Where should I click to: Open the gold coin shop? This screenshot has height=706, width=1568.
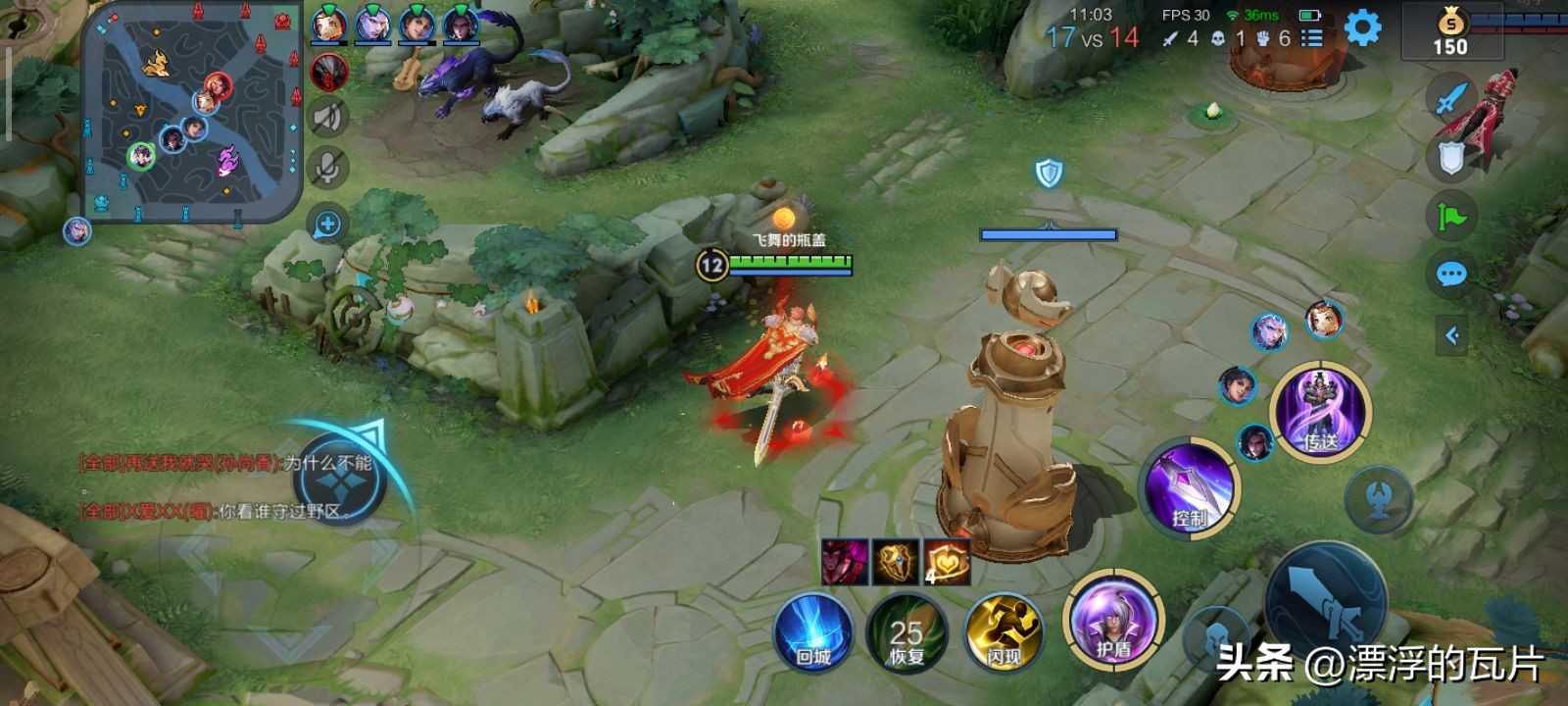(x=1450, y=33)
